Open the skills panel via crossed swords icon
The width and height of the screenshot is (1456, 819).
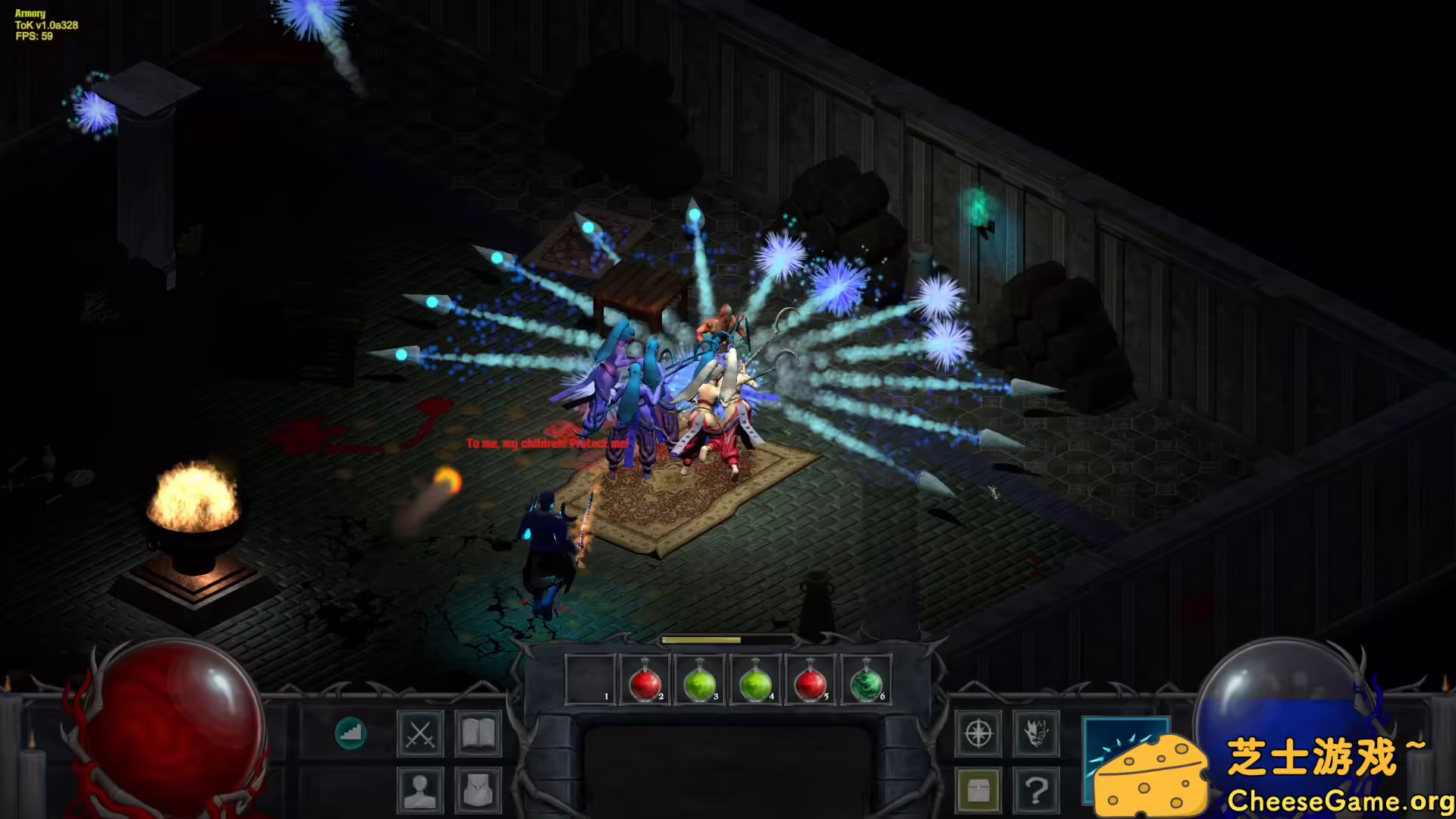pyautogui.click(x=420, y=734)
